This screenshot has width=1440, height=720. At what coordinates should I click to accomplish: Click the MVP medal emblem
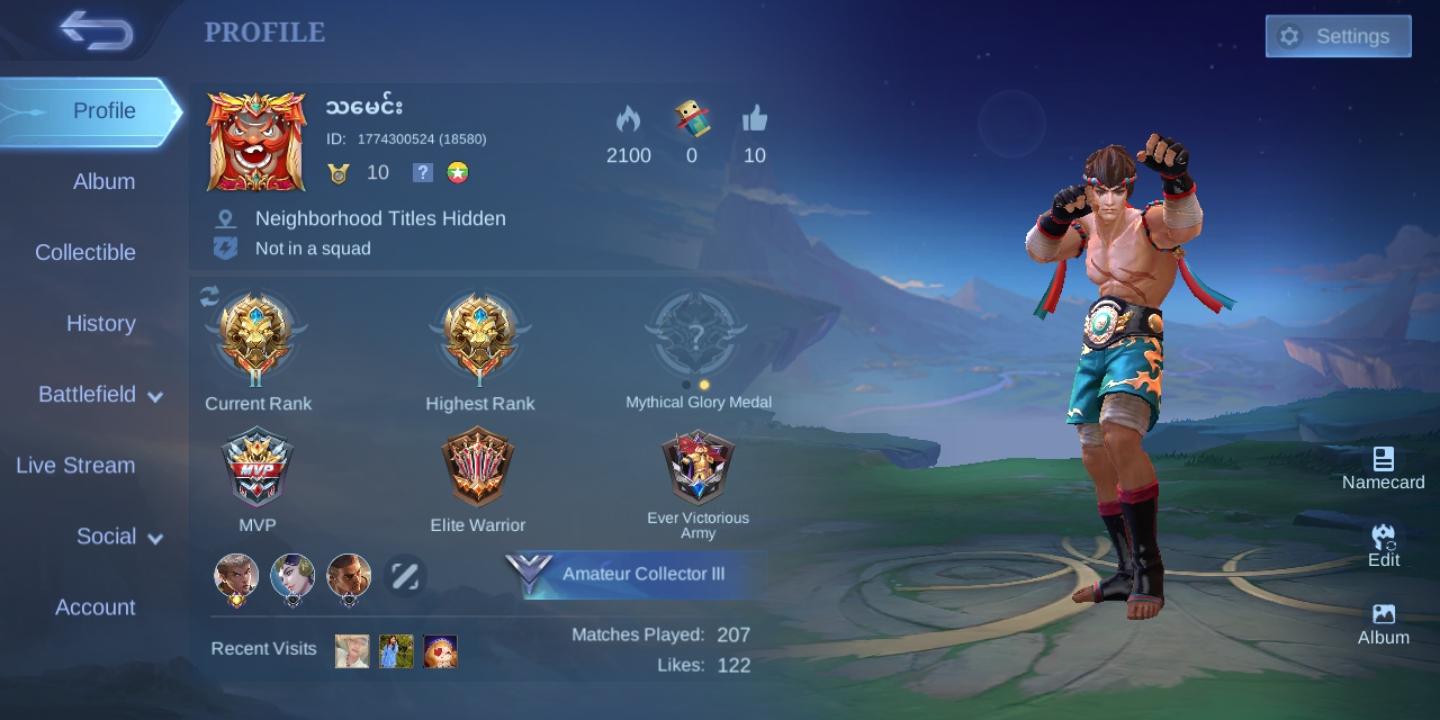pos(258,466)
